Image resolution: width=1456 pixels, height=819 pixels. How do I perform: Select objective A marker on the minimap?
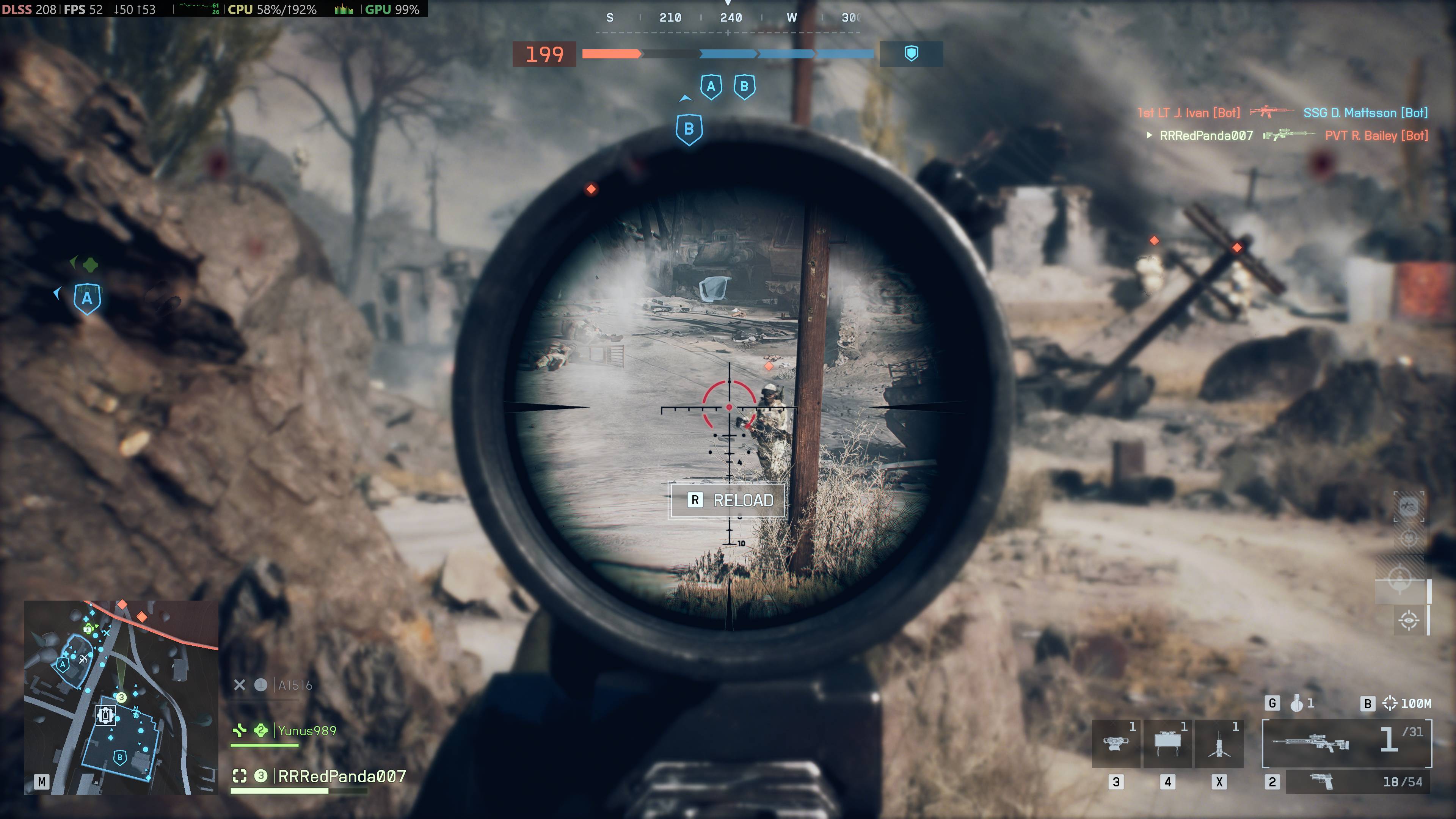[63, 665]
